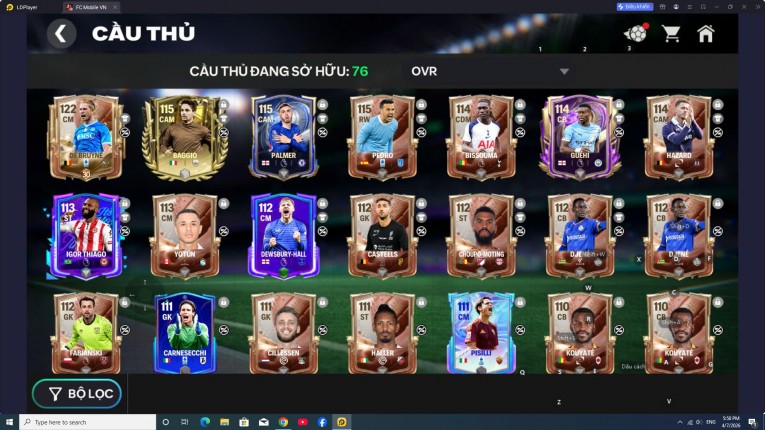Choose the Casteels goalkeeper card
This screenshot has height=430, width=765.
(382, 236)
